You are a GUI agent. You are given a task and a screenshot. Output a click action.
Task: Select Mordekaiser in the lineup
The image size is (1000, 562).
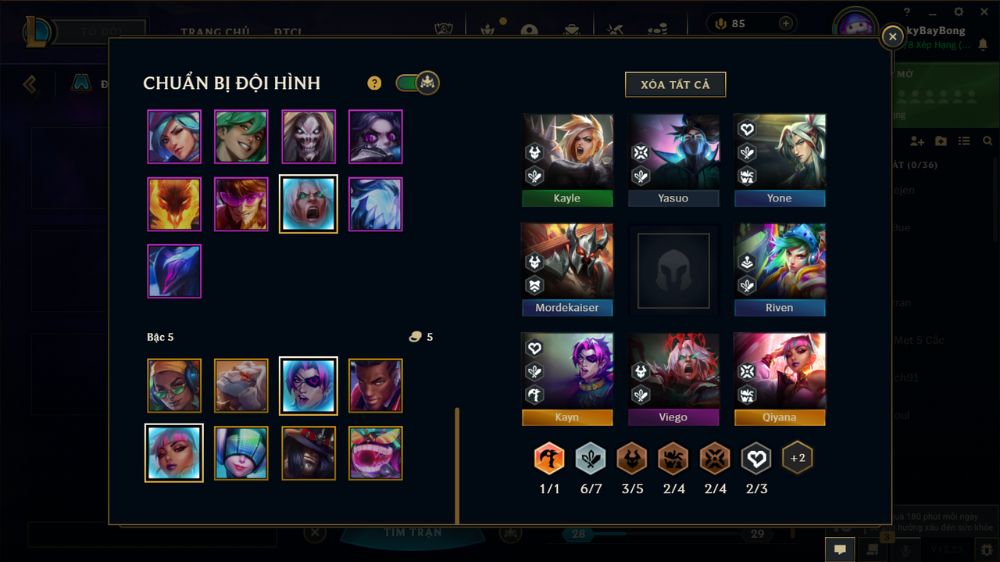(567, 267)
